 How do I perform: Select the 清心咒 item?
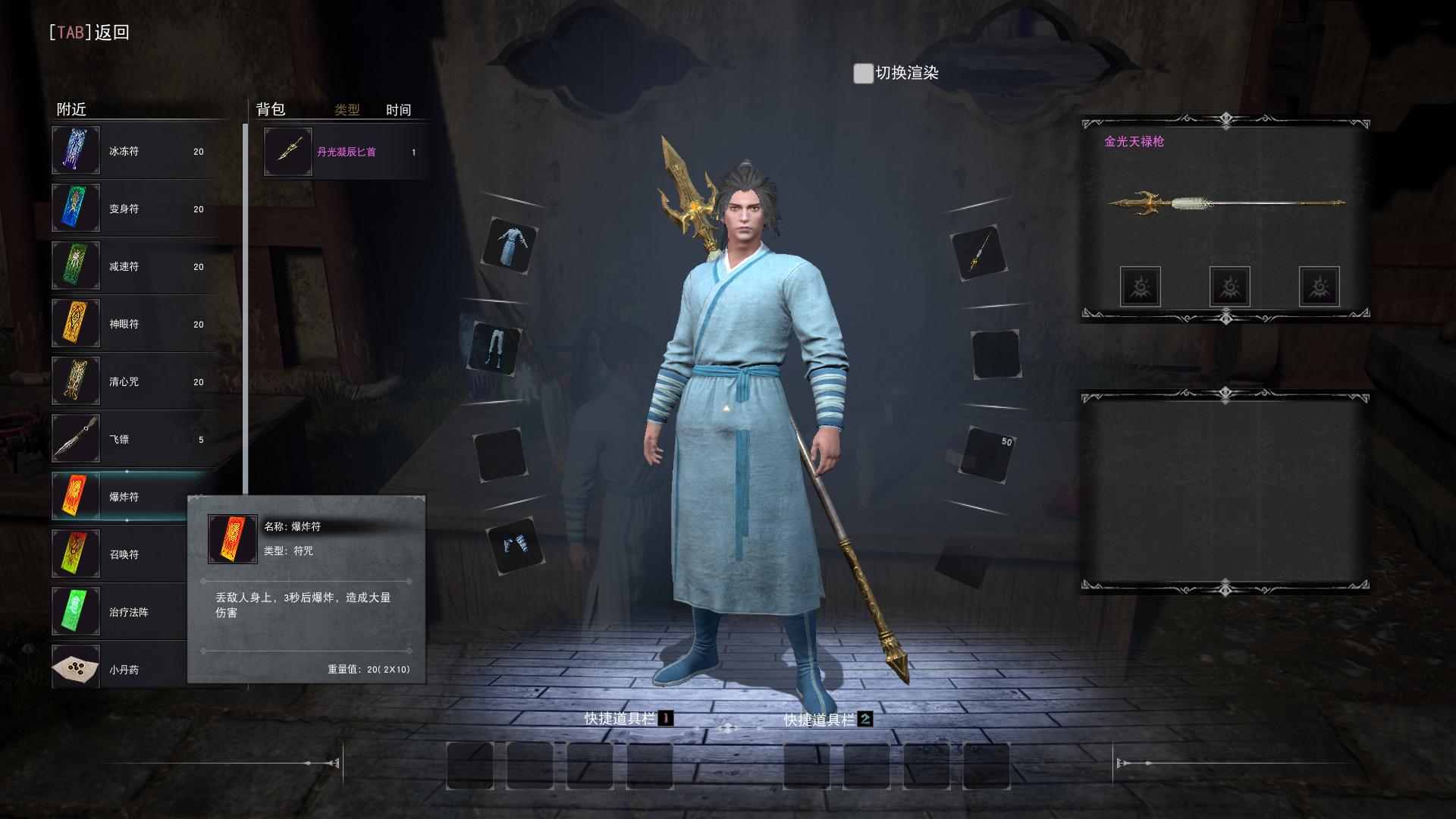coord(133,381)
